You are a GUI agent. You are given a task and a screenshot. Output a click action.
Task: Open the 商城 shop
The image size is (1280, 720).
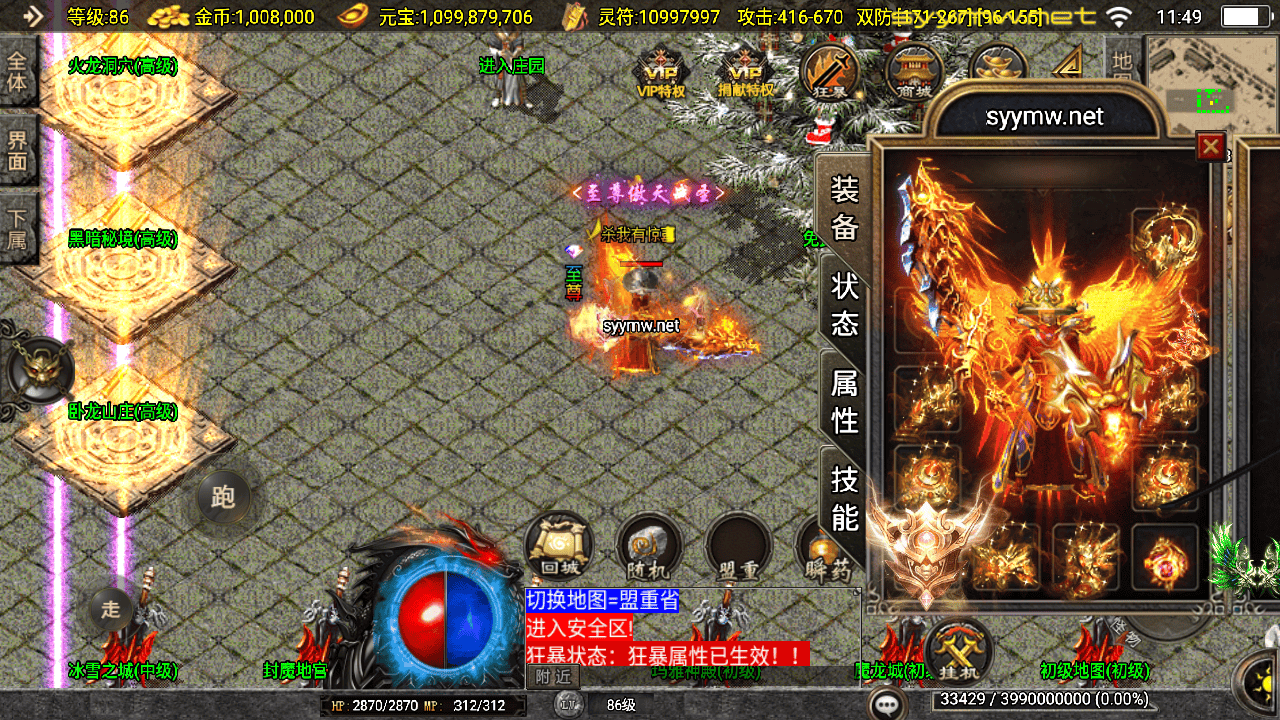point(914,72)
